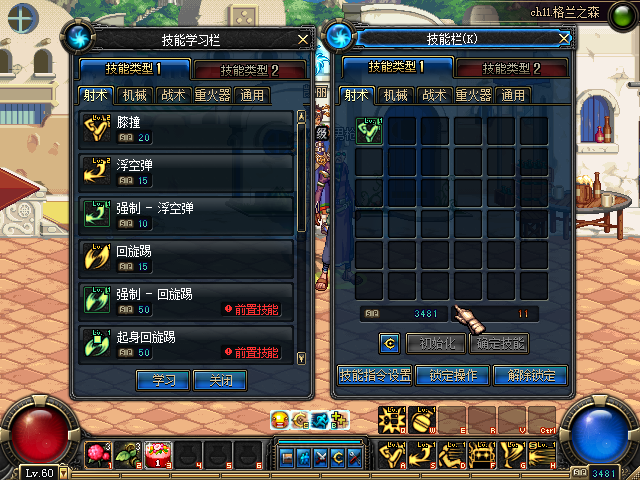Image resolution: width=640 pixels, height=480 pixels.
Task: Choose the 强制 - 浮空弹 skill row
Action: [x=186, y=214]
